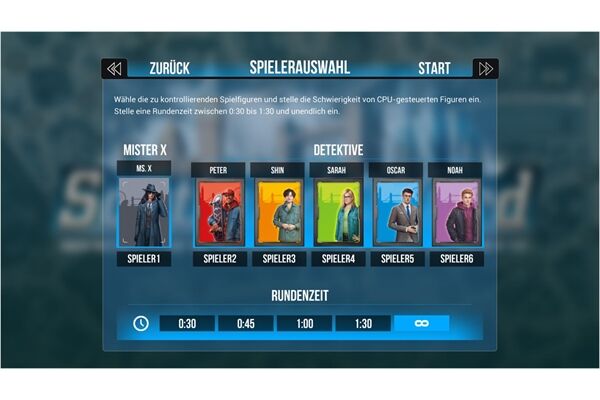The image size is (600, 400).
Task: Select Shin's orange detective portrait
Action: 278,212
